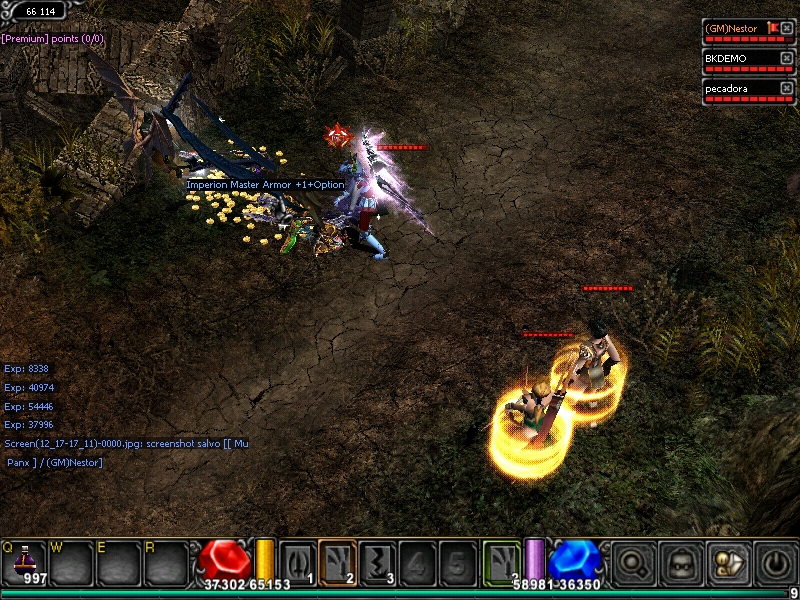Activate the skill in hotkey slot 1

tap(298, 562)
